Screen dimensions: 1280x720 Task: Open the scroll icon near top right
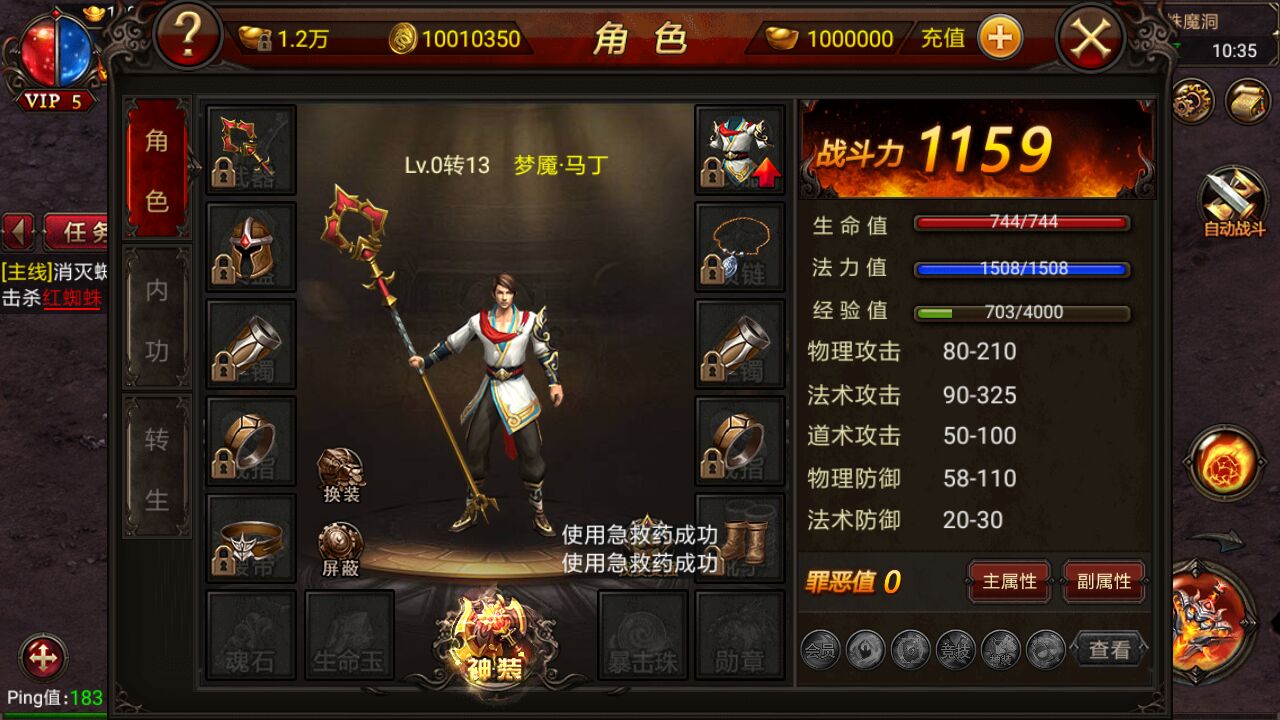(x=1247, y=103)
